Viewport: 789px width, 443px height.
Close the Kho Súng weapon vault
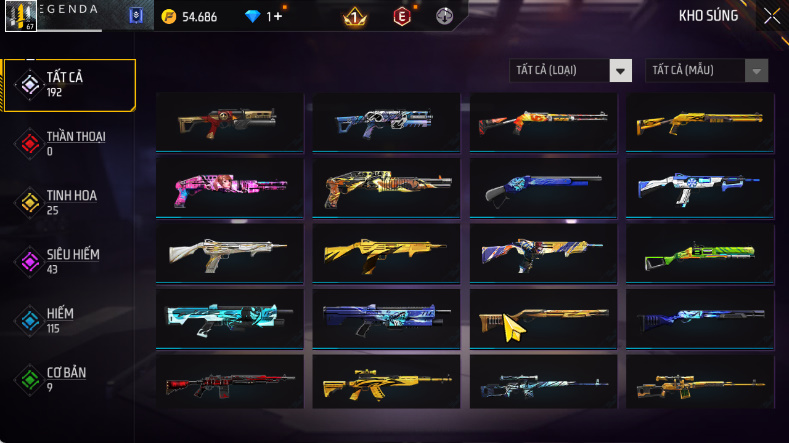(772, 16)
